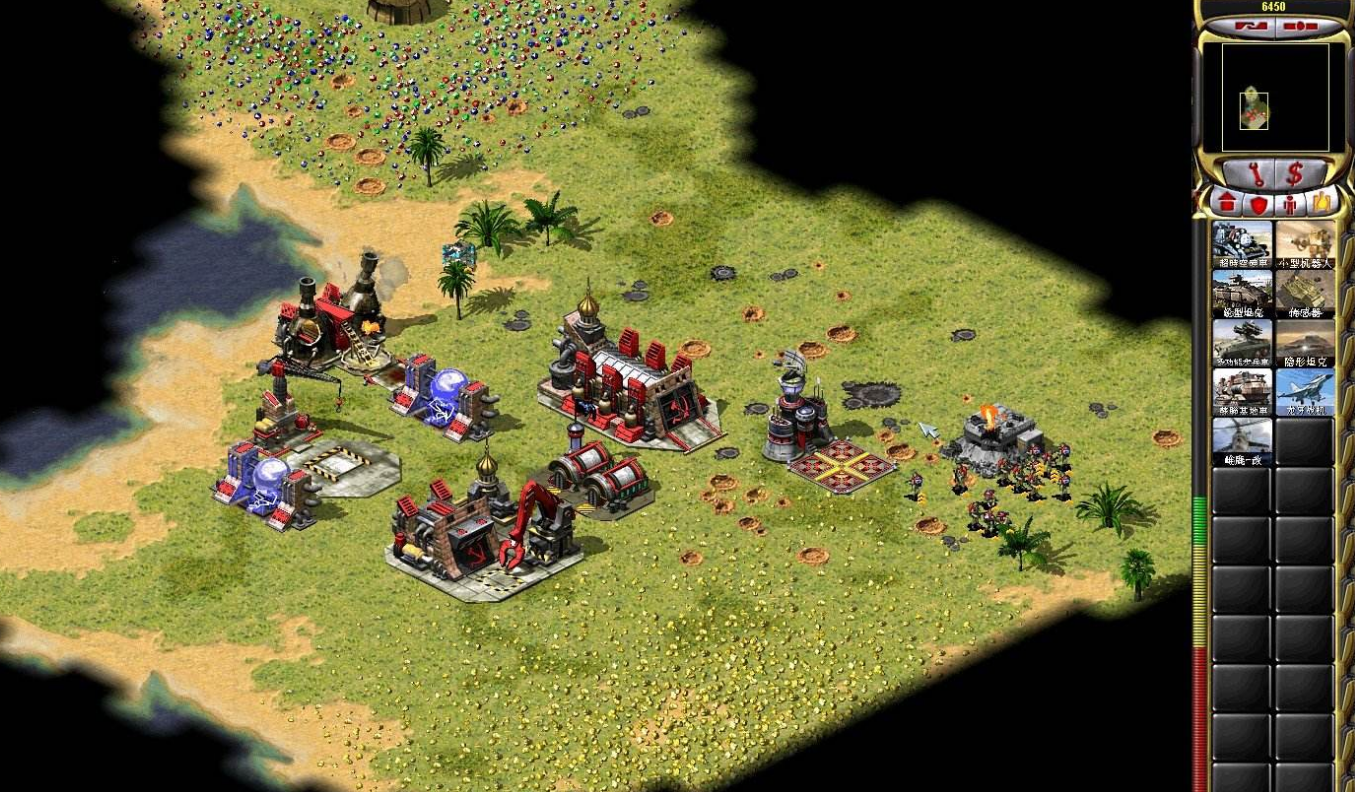Click the radar minimap
This screenshot has width=1355, height=792.
[1266, 97]
